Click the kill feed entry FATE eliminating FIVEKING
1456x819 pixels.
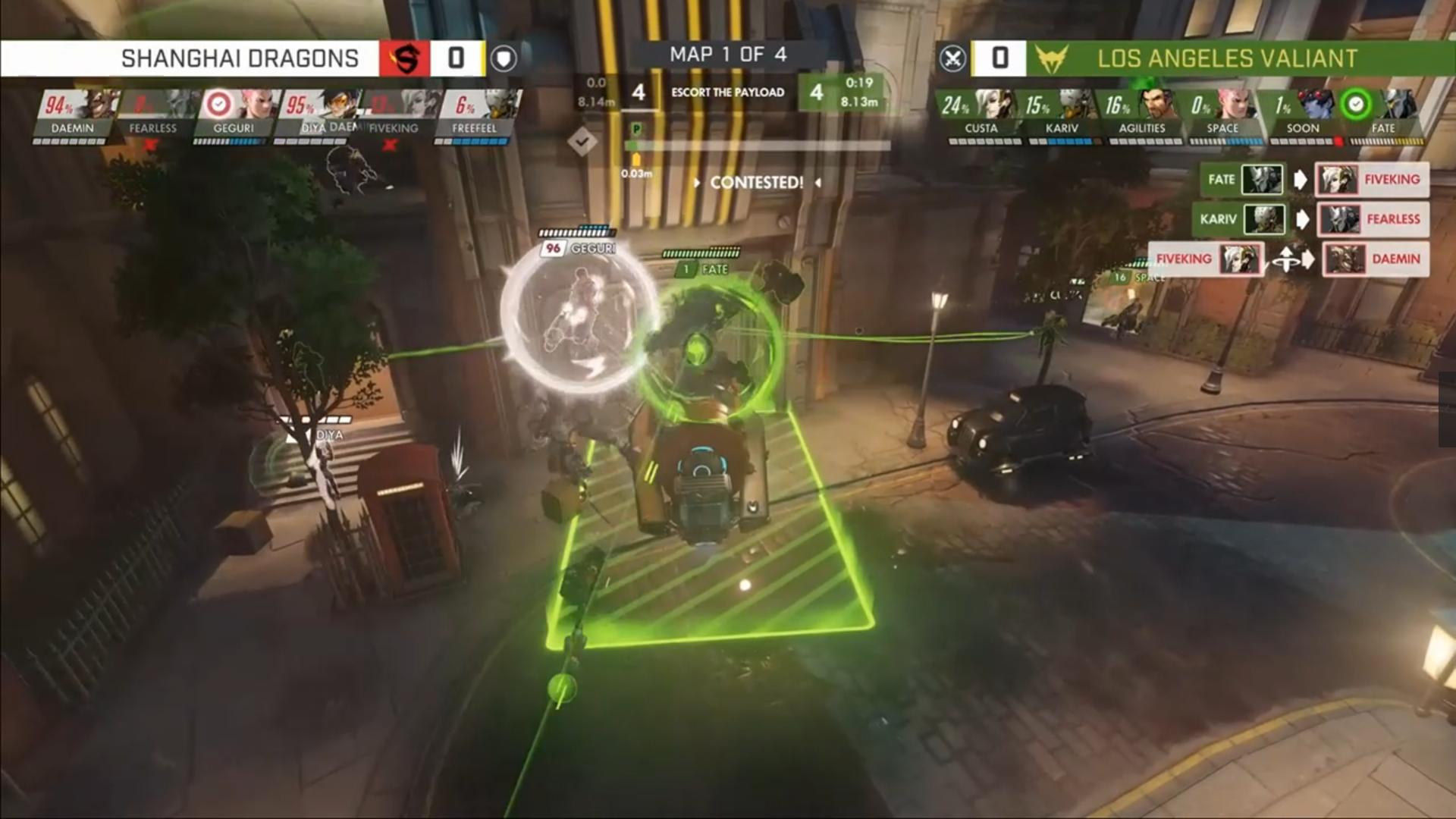1313,180
